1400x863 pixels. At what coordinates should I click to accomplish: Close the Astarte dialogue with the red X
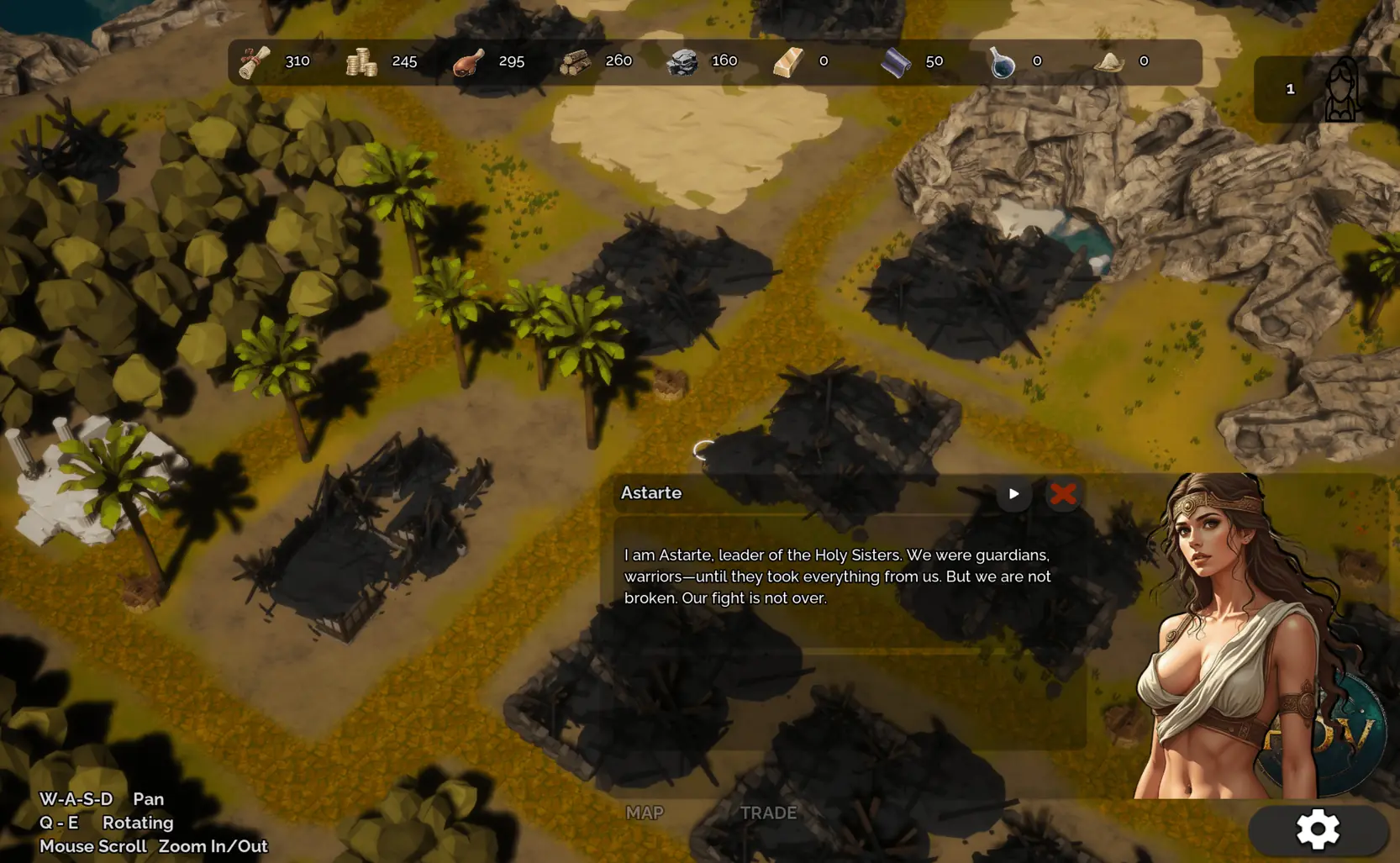1063,494
